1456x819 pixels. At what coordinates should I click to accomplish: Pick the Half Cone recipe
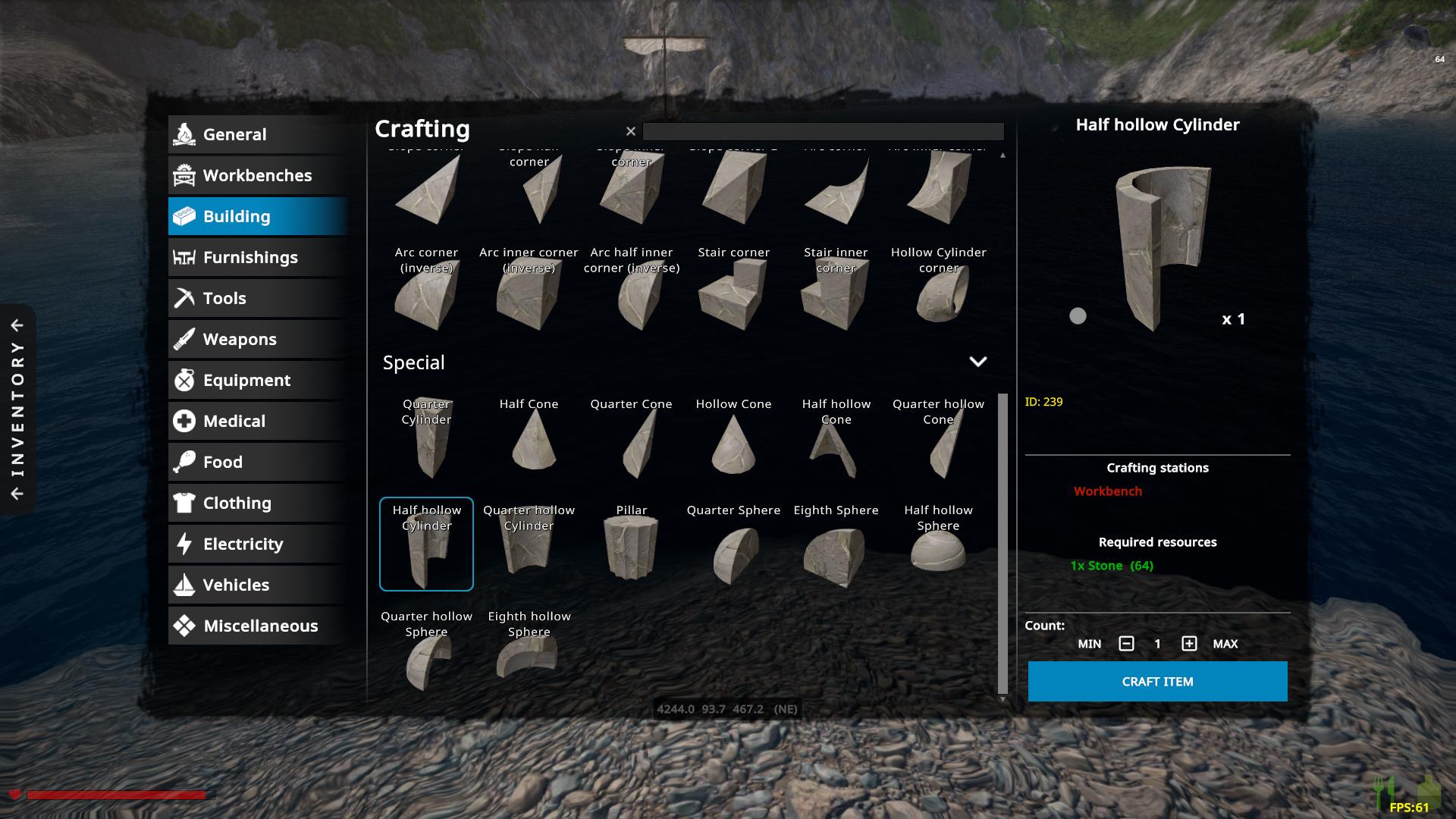pos(529,438)
